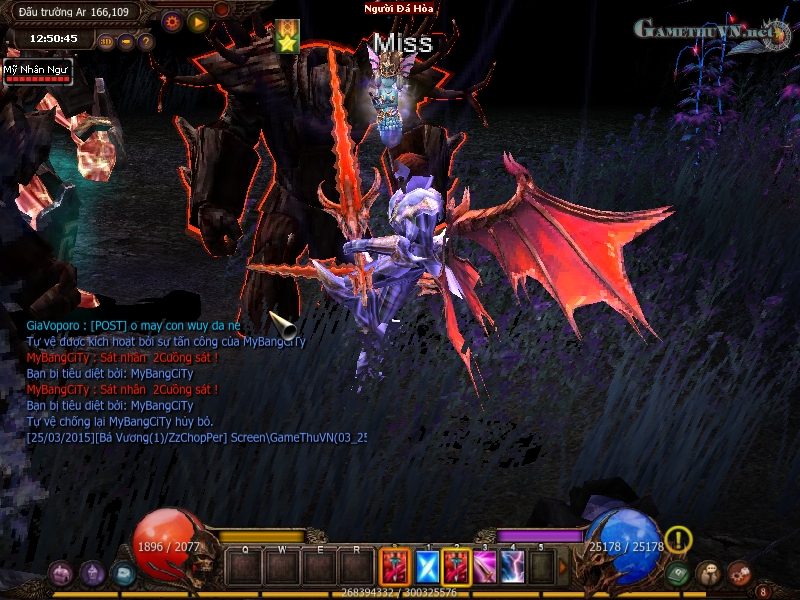Screen dimensions: 800x600
Task: Open the red gears system menu
Action: 740,574
